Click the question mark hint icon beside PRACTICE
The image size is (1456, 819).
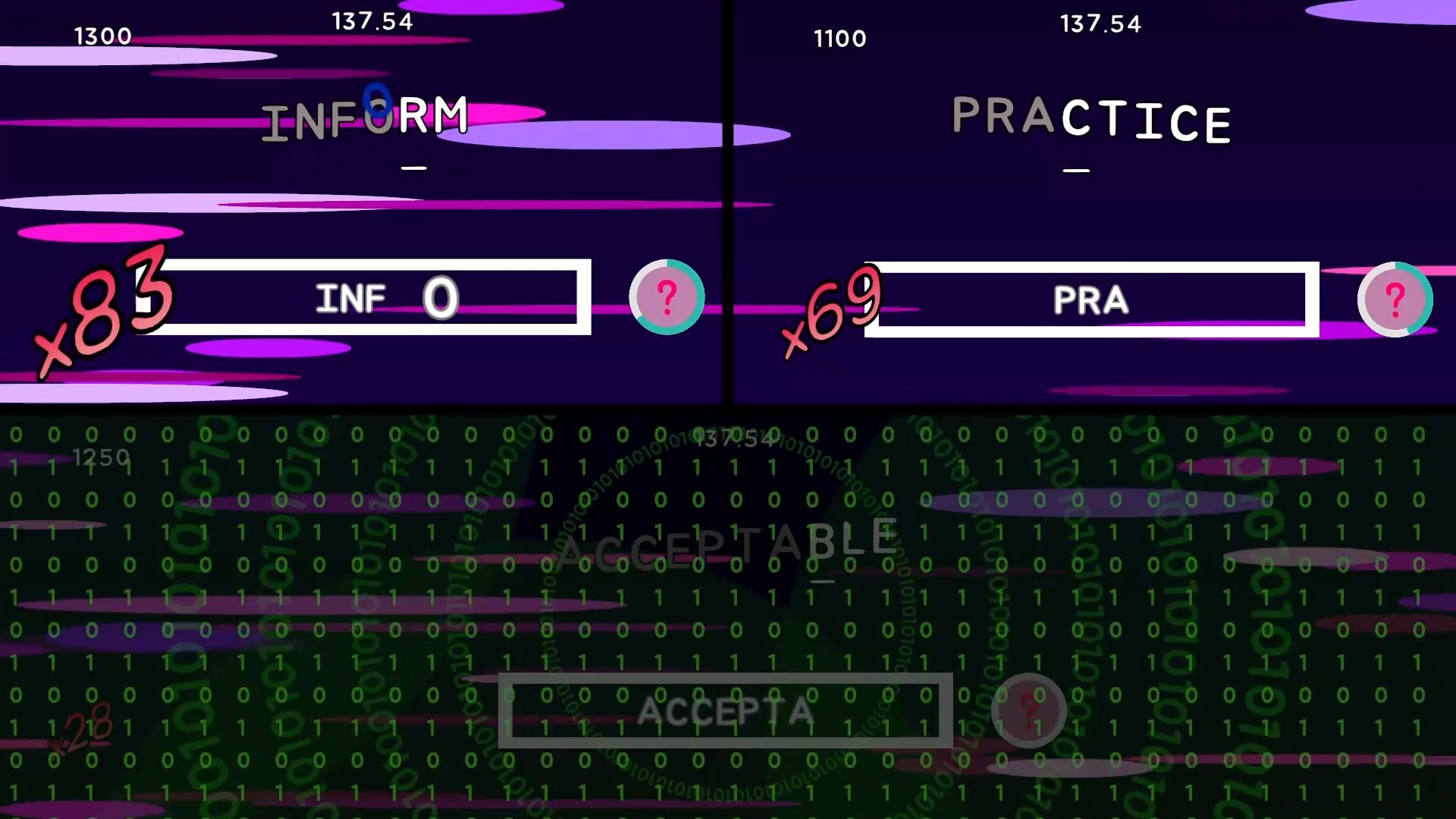tap(1395, 299)
